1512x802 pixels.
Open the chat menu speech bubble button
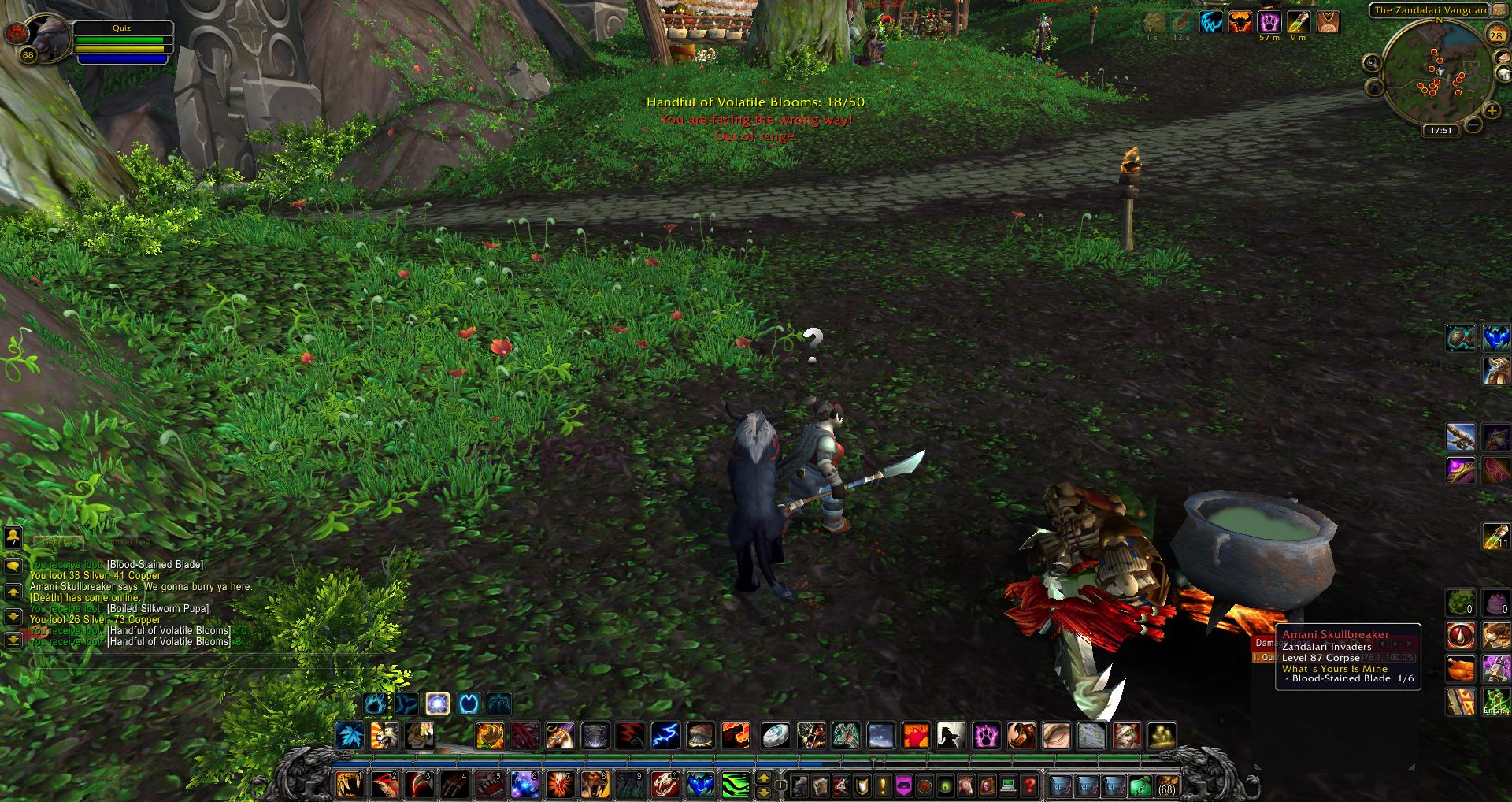coord(13,566)
